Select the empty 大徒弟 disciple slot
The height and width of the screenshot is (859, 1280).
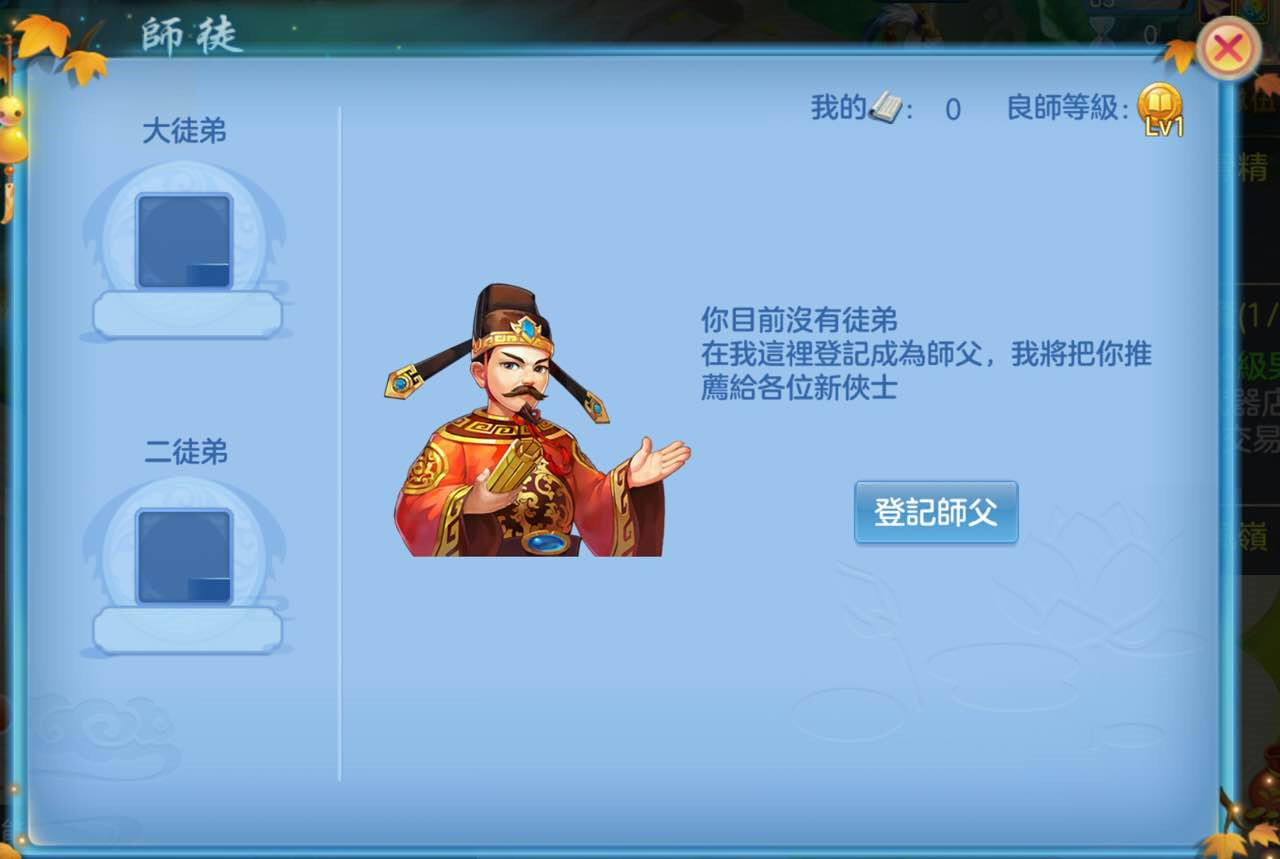coord(186,238)
